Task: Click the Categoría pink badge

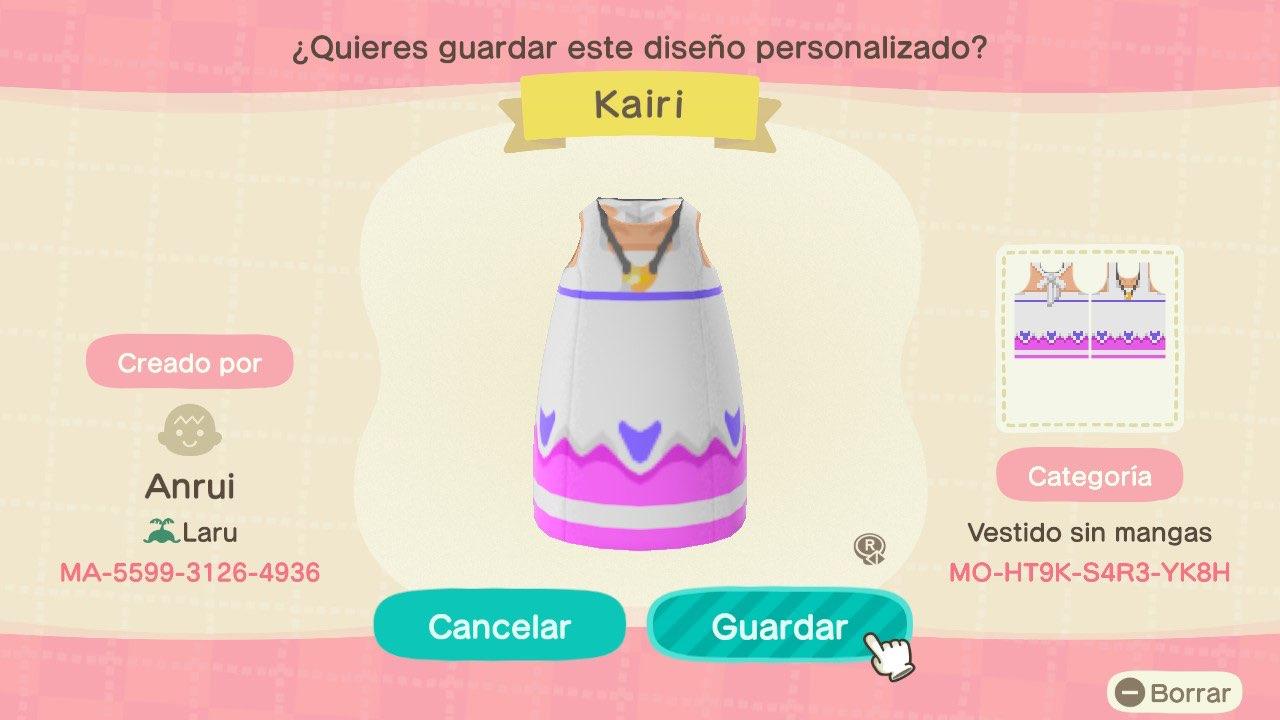Action: [x=1089, y=475]
